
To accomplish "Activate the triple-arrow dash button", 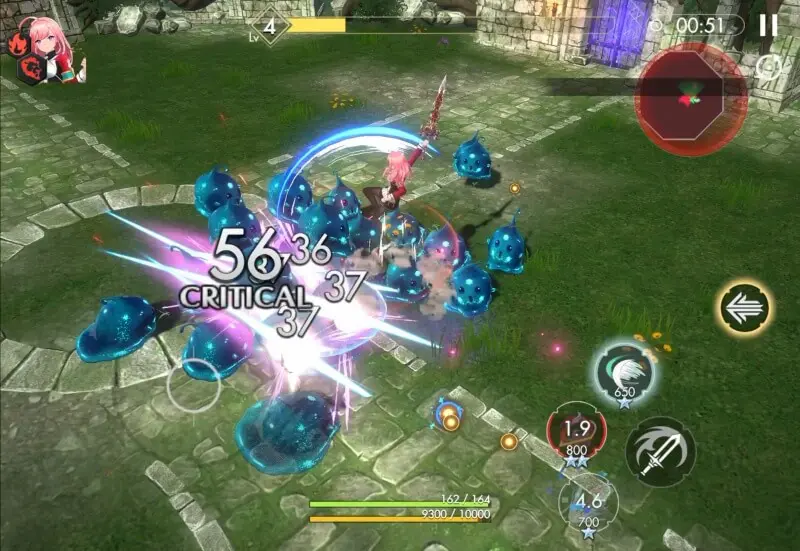I will [745, 309].
